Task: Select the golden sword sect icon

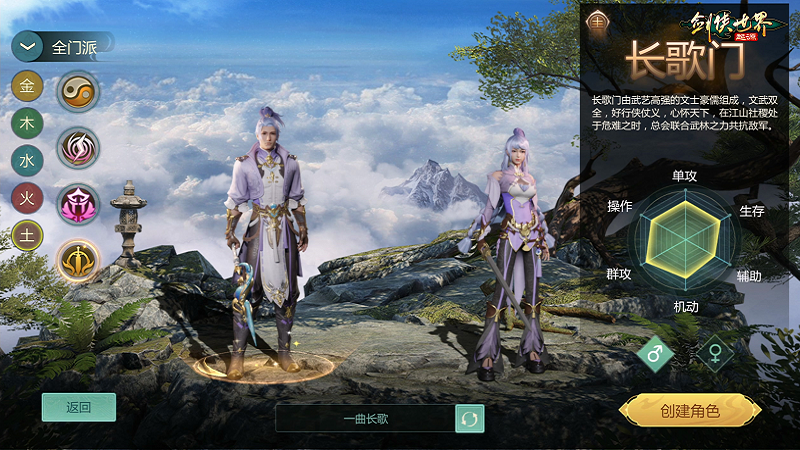Action: (77, 261)
